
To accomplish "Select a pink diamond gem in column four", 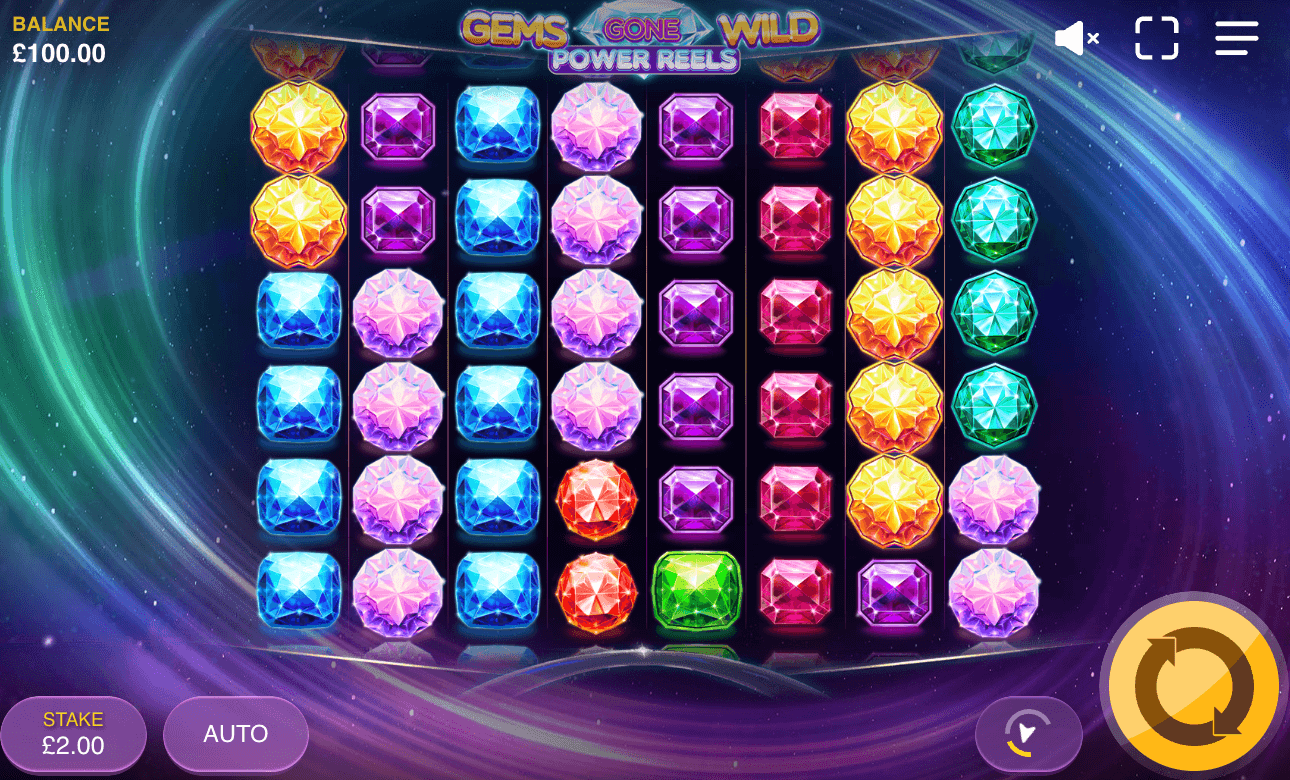I will 596,220.
